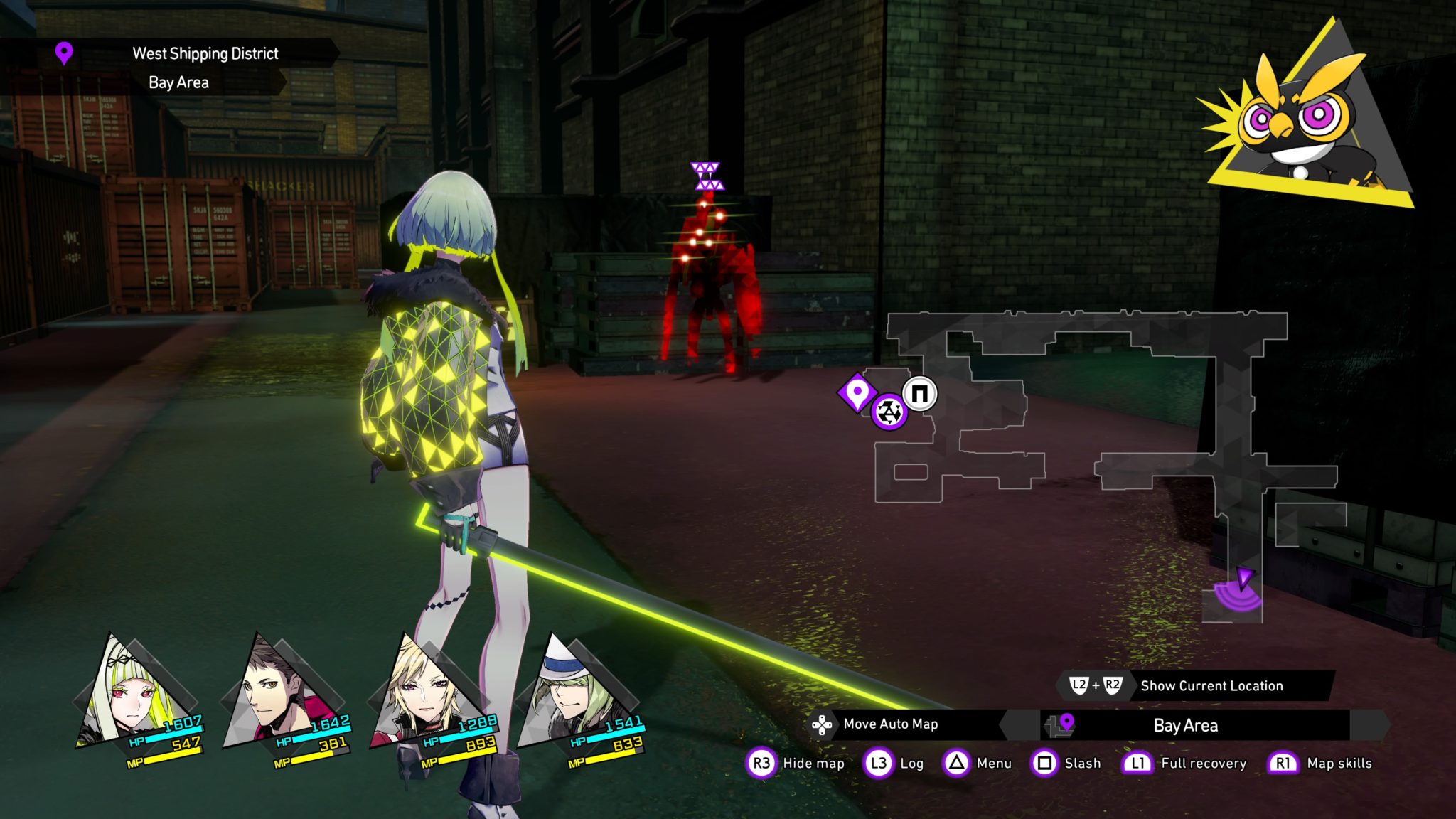This screenshot has width=1456, height=819.
Task: Select the white-haired girl party portrait
Action: coord(130,693)
